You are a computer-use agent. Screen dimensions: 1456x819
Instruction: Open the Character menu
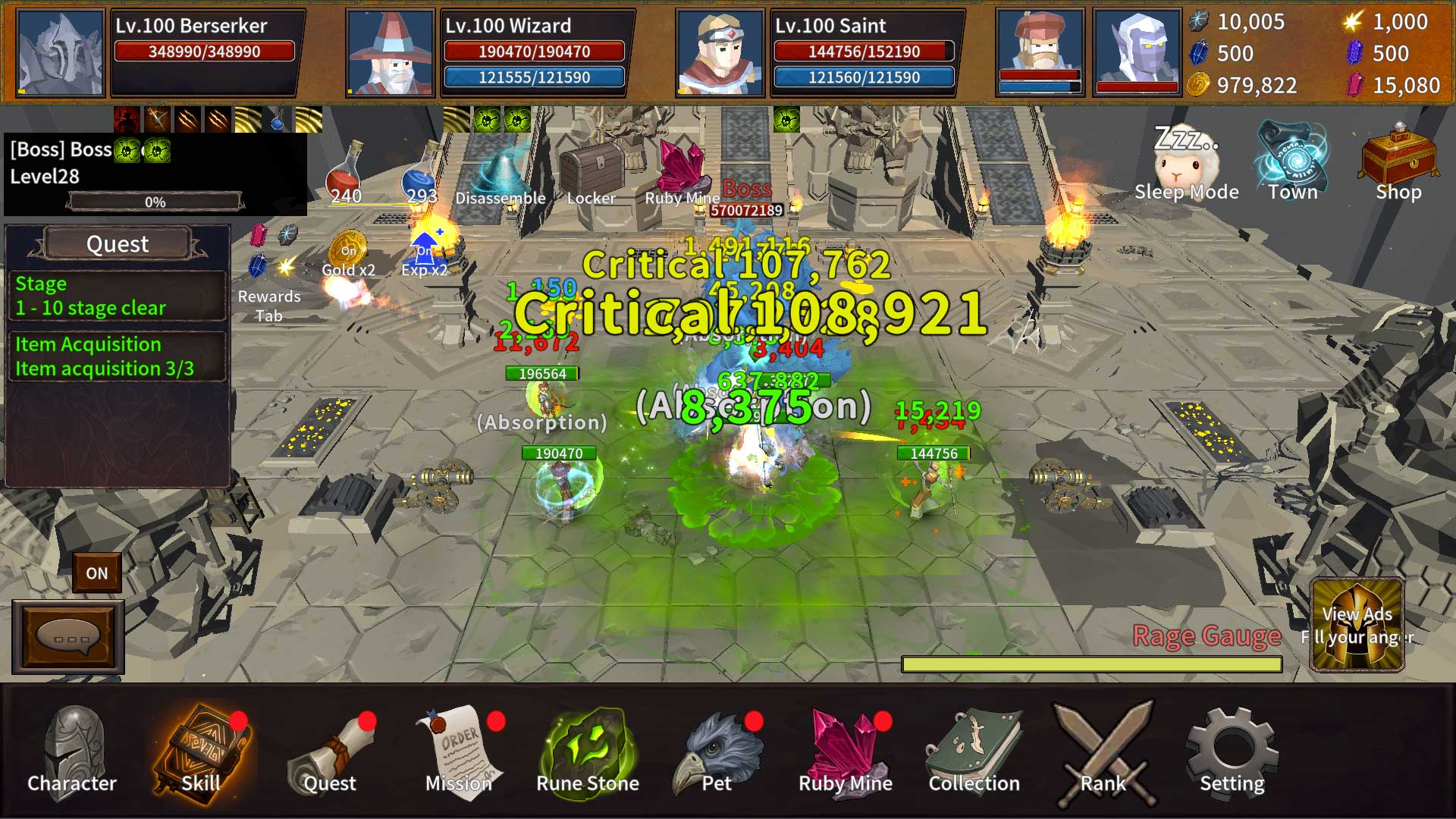[x=73, y=752]
